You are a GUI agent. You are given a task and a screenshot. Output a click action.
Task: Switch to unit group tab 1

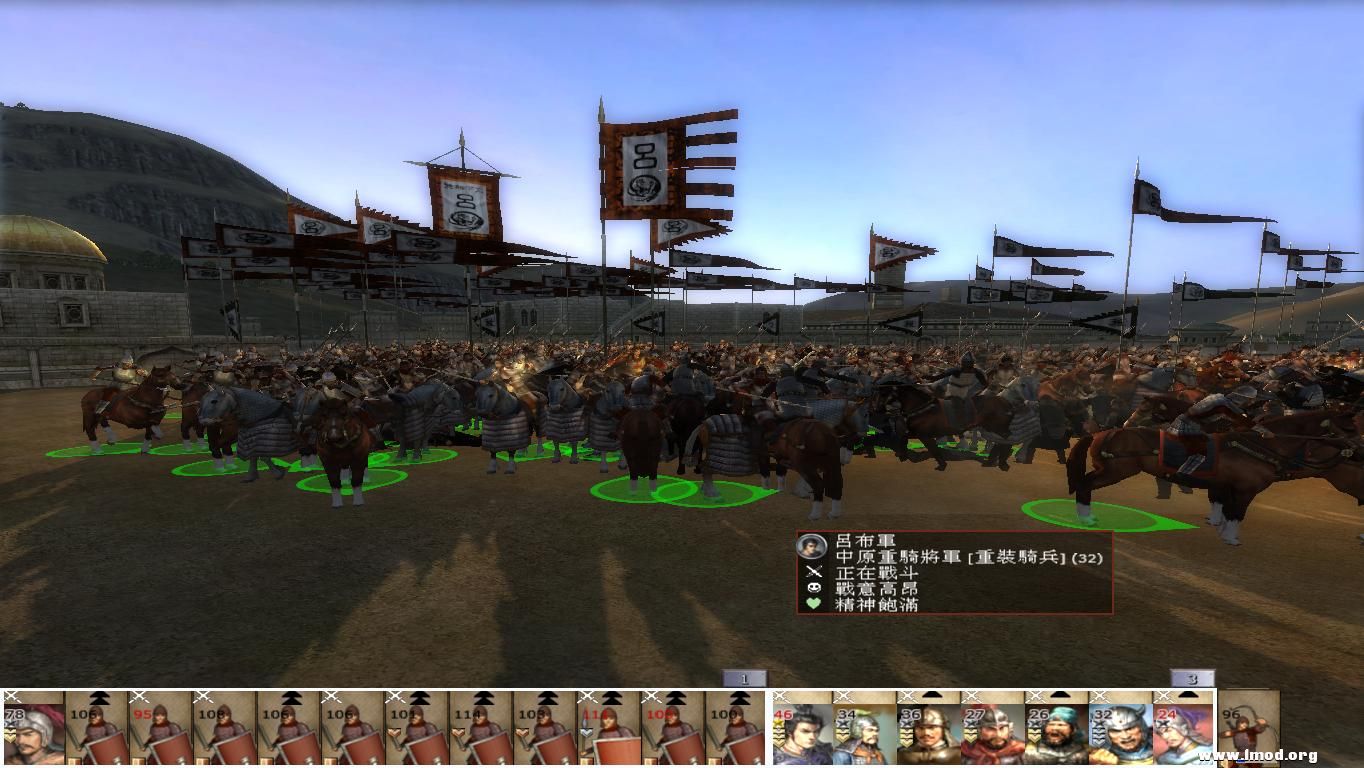pos(745,678)
